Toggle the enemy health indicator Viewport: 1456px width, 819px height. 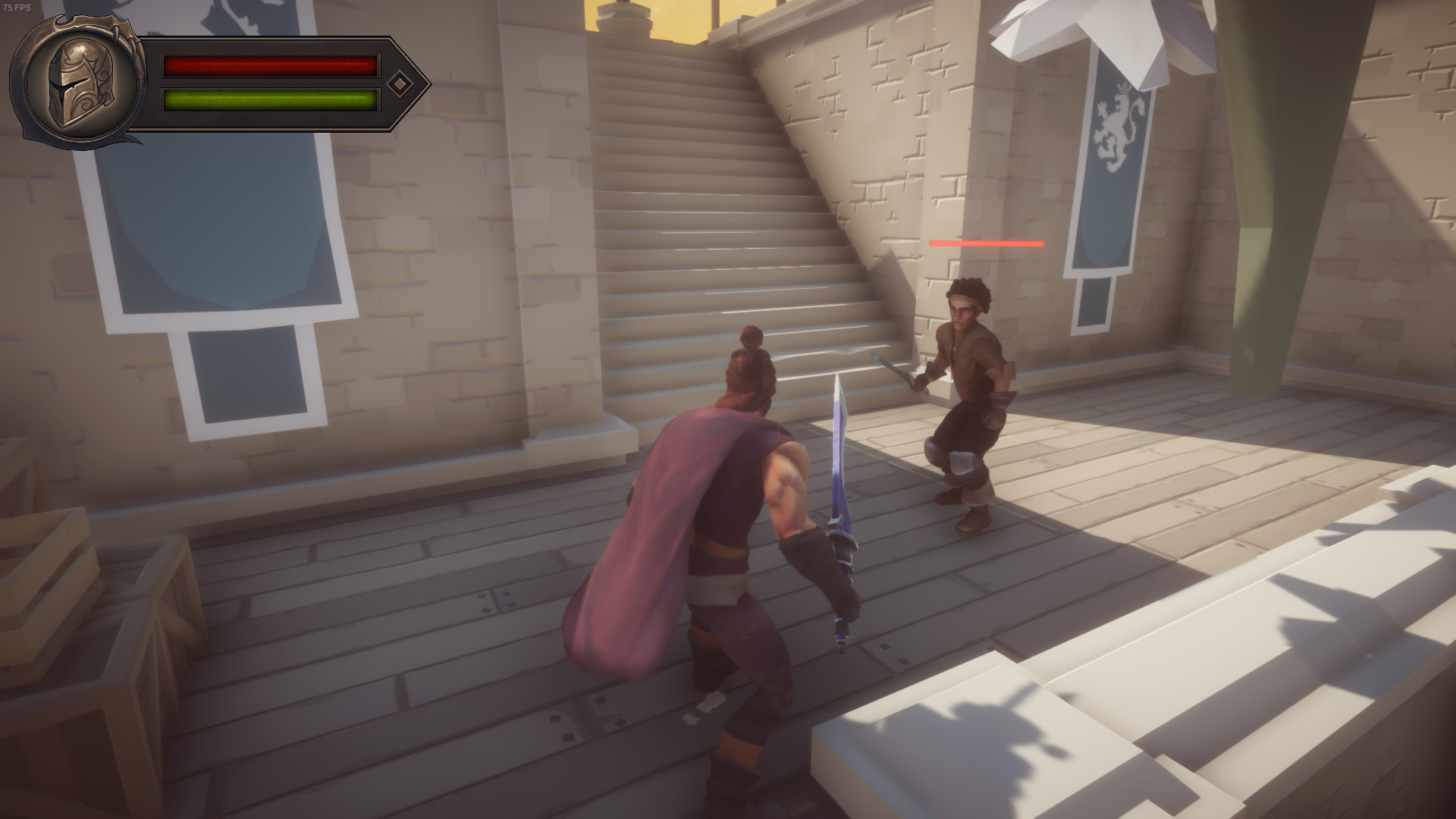point(986,243)
